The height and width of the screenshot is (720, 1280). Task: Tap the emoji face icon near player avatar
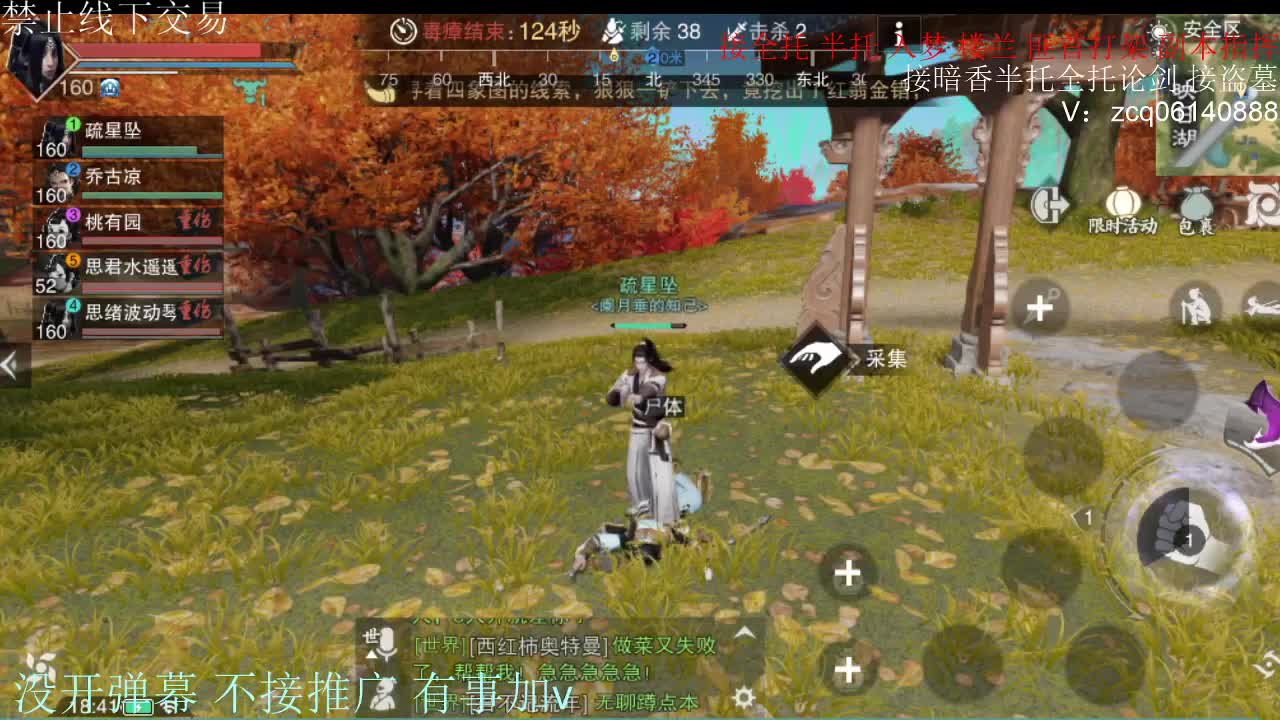[x=110, y=87]
